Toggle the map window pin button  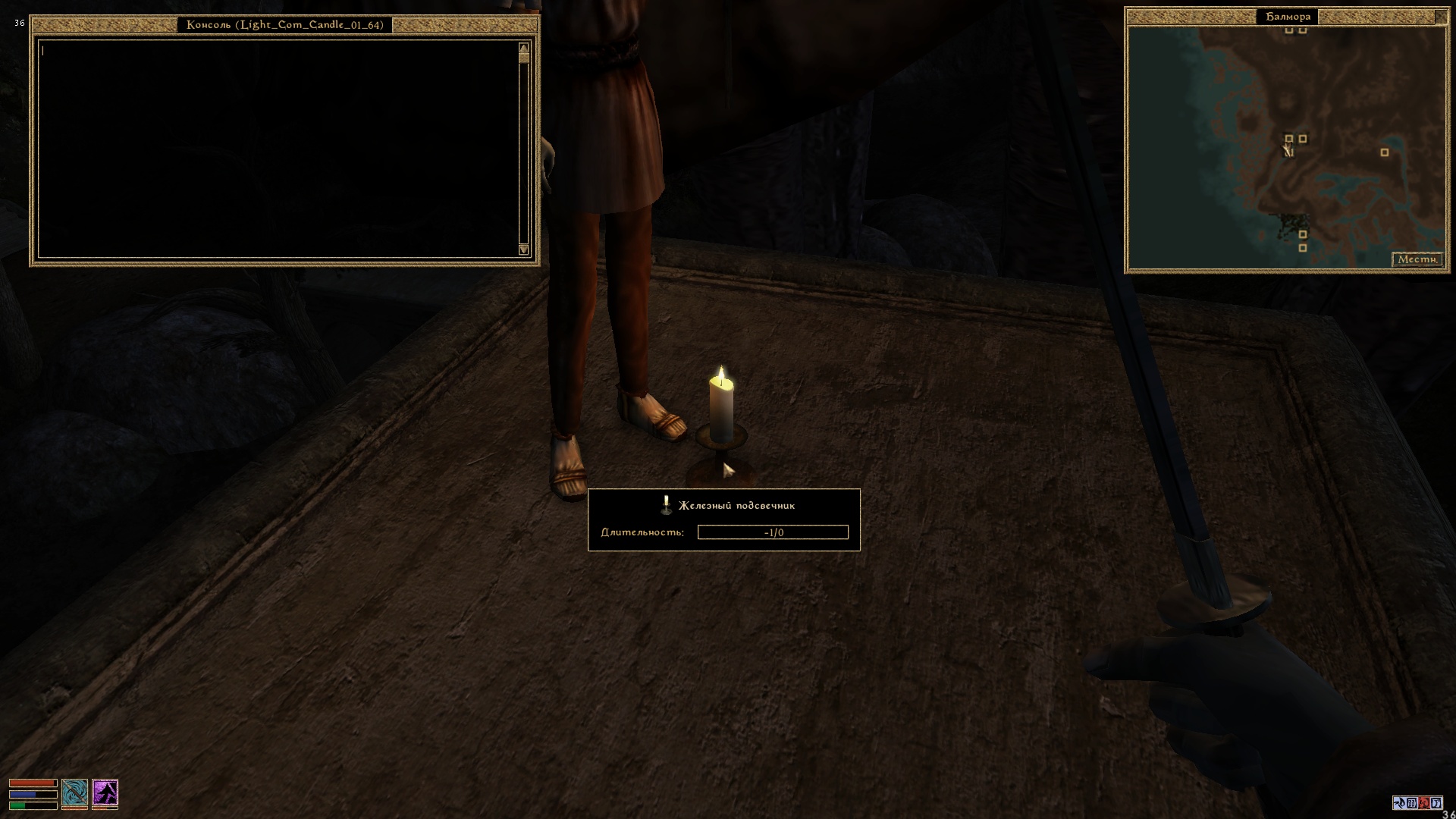tap(1441, 16)
